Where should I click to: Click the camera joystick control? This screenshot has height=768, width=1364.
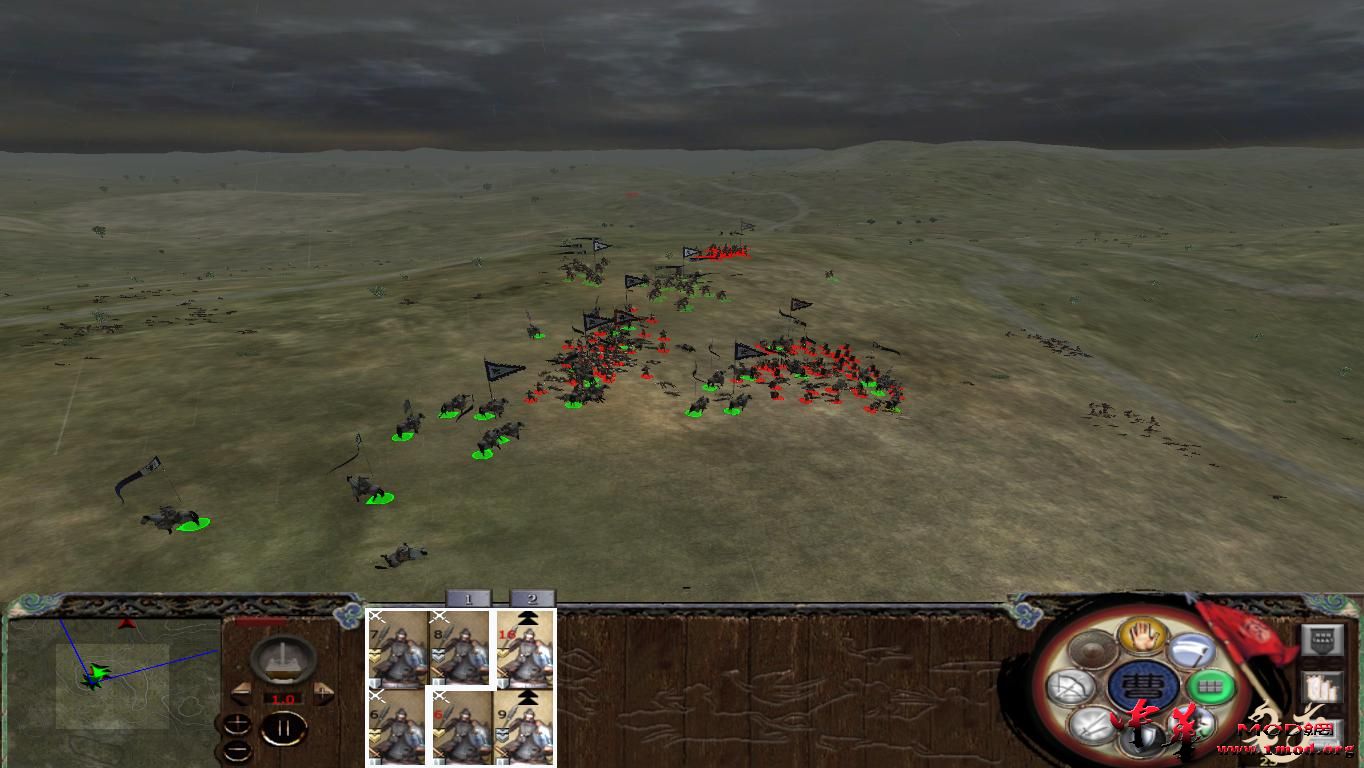(x=282, y=661)
